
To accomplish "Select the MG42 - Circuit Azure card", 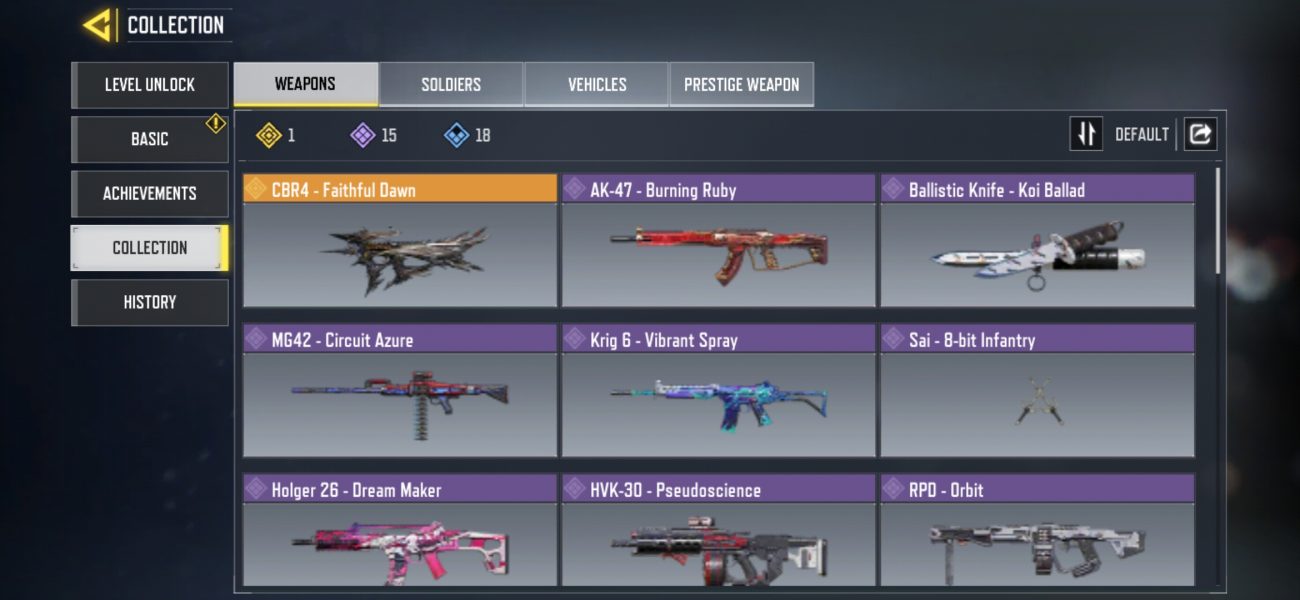I will click(400, 391).
